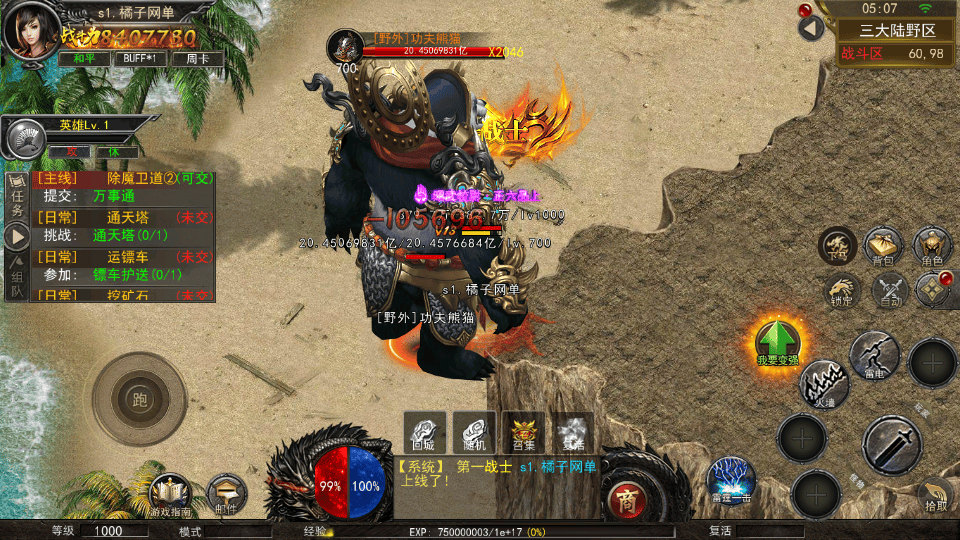
Task: Use the 随机 random teleport item
Action: 474,431
